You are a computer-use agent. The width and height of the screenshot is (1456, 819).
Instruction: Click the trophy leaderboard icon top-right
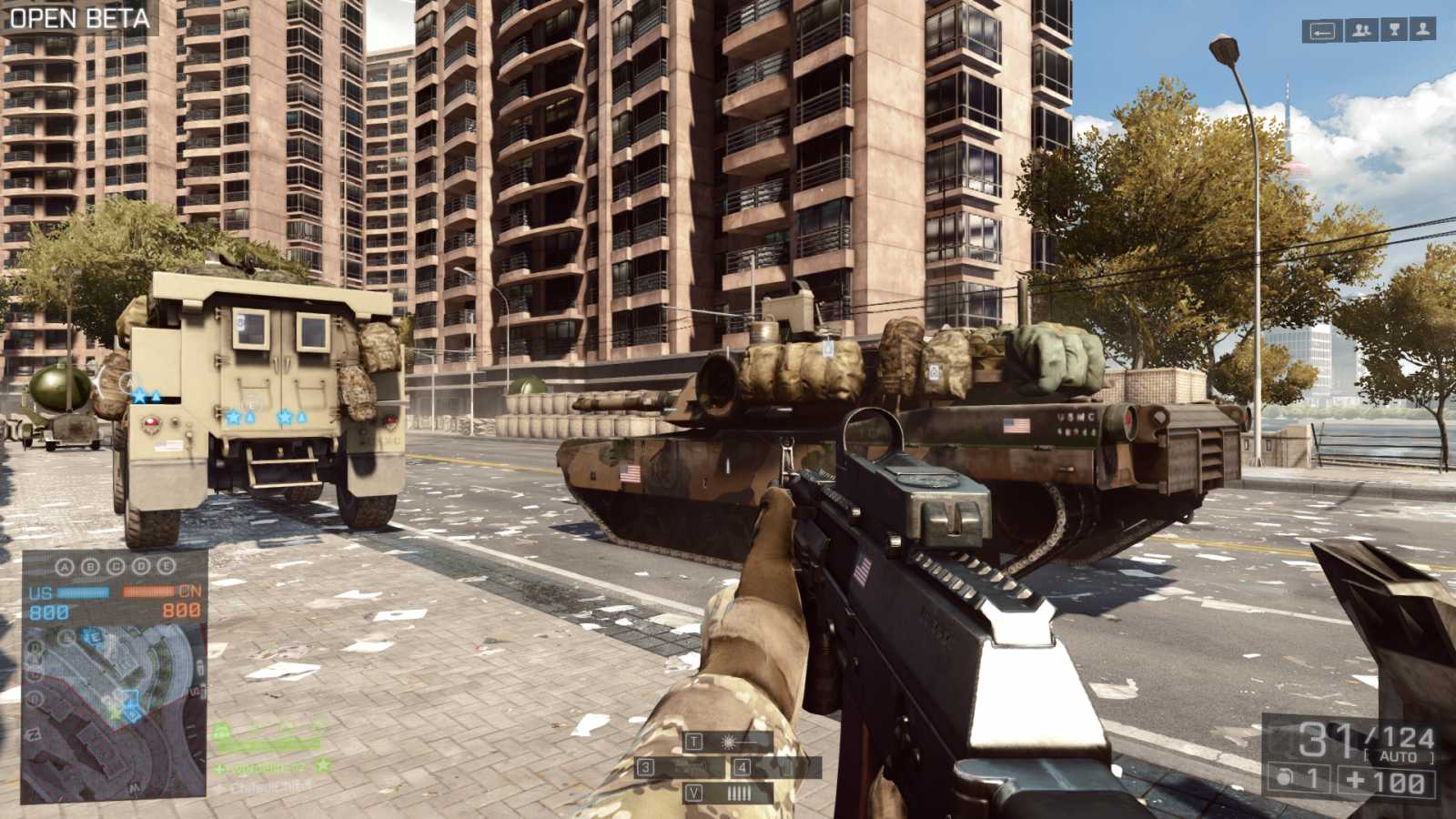click(1394, 30)
